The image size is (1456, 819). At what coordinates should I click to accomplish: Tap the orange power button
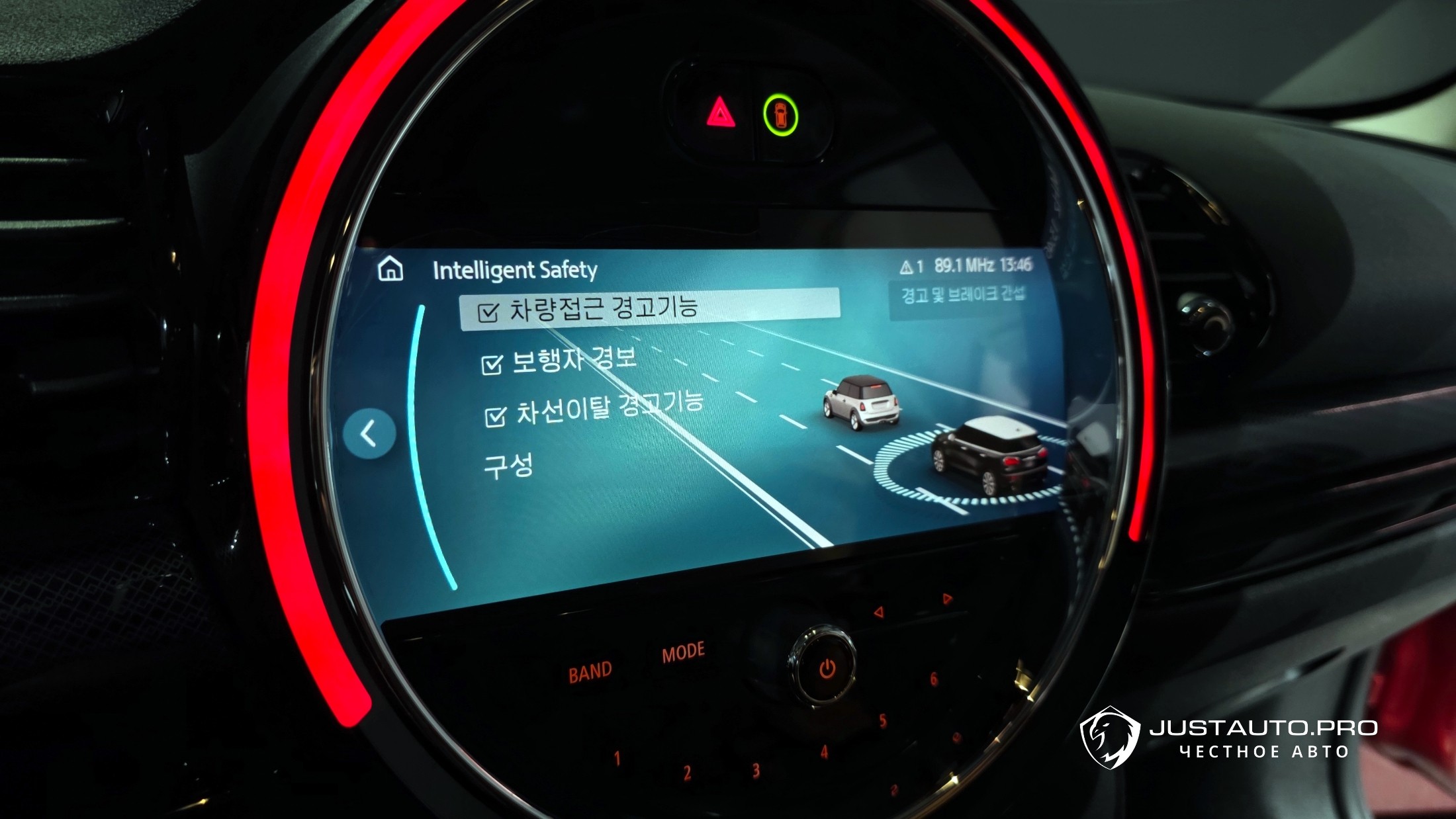tap(827, 669)
